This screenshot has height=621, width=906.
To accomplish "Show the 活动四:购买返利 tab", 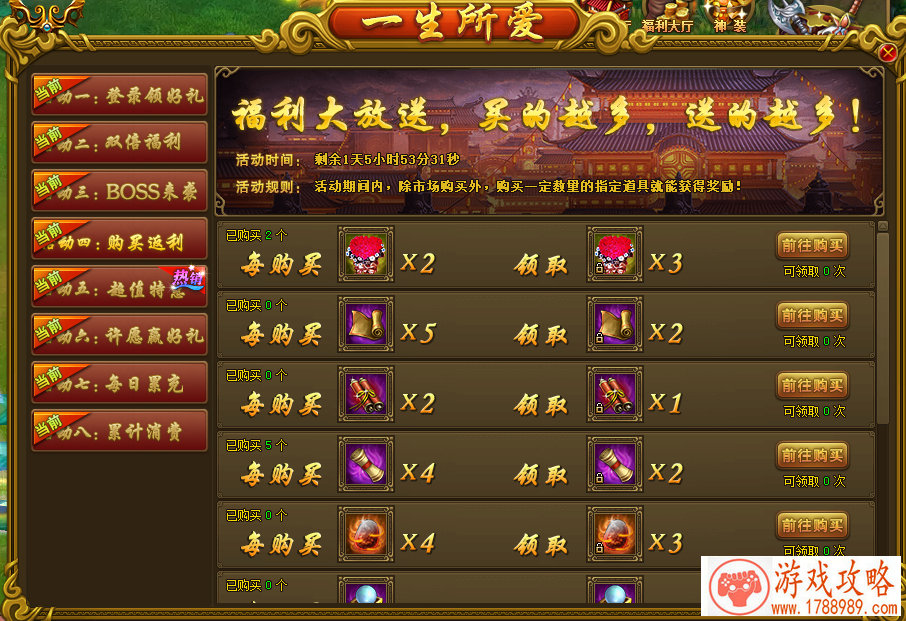I will [120, 239].
